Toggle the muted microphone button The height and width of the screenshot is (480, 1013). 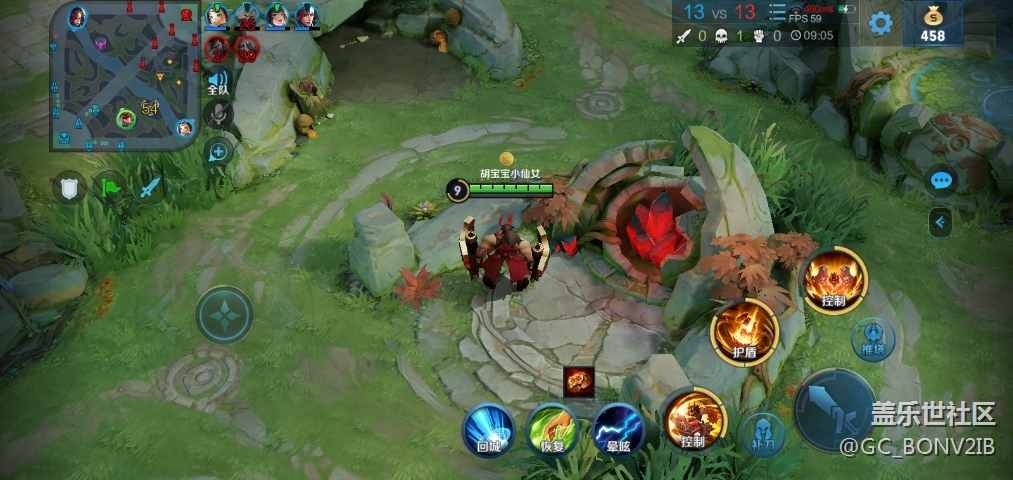[x=218, y=115]
